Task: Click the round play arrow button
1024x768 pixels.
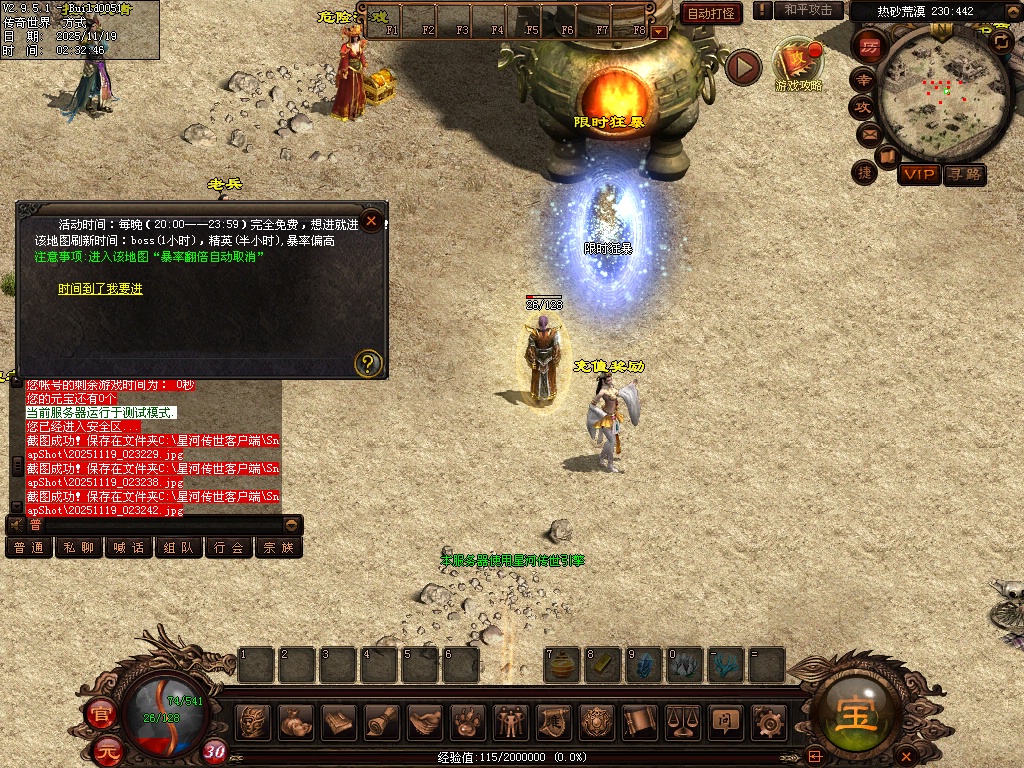Action: tap(743, 67)
